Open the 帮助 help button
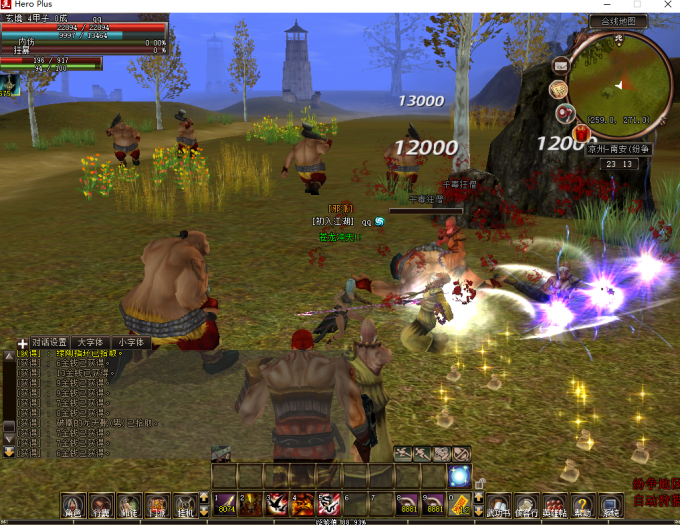The image size is (680, 525). point(582,506)
